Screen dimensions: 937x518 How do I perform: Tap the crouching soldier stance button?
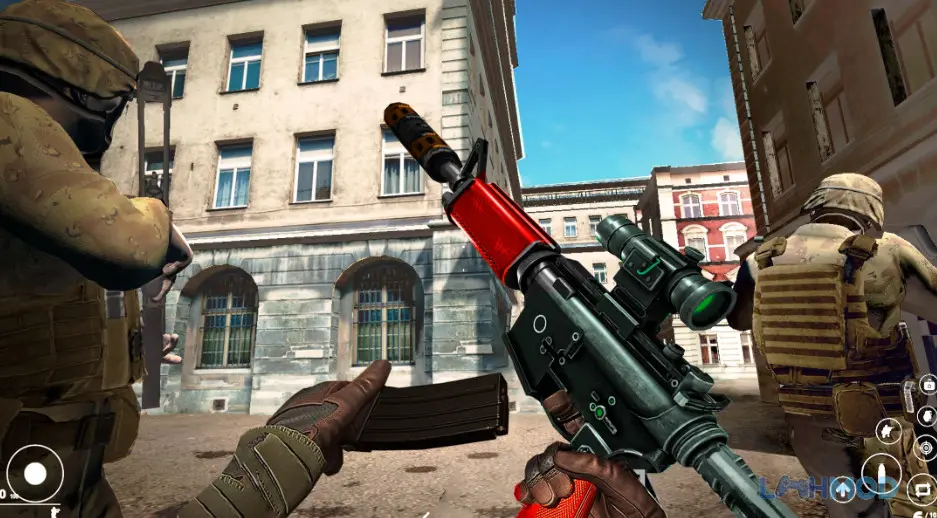click(x=886, y=431)
